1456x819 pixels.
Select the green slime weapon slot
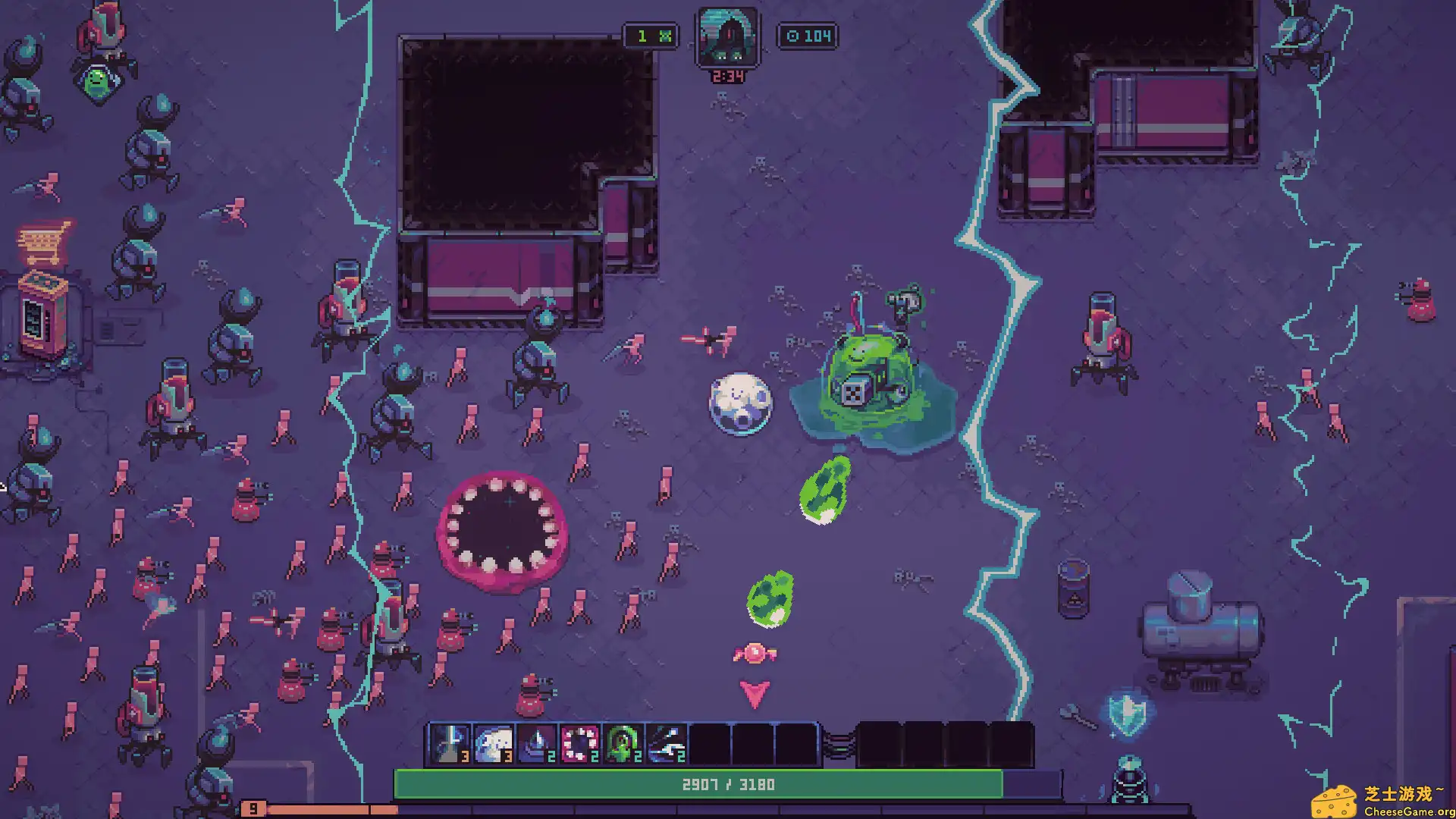(623, 744)
